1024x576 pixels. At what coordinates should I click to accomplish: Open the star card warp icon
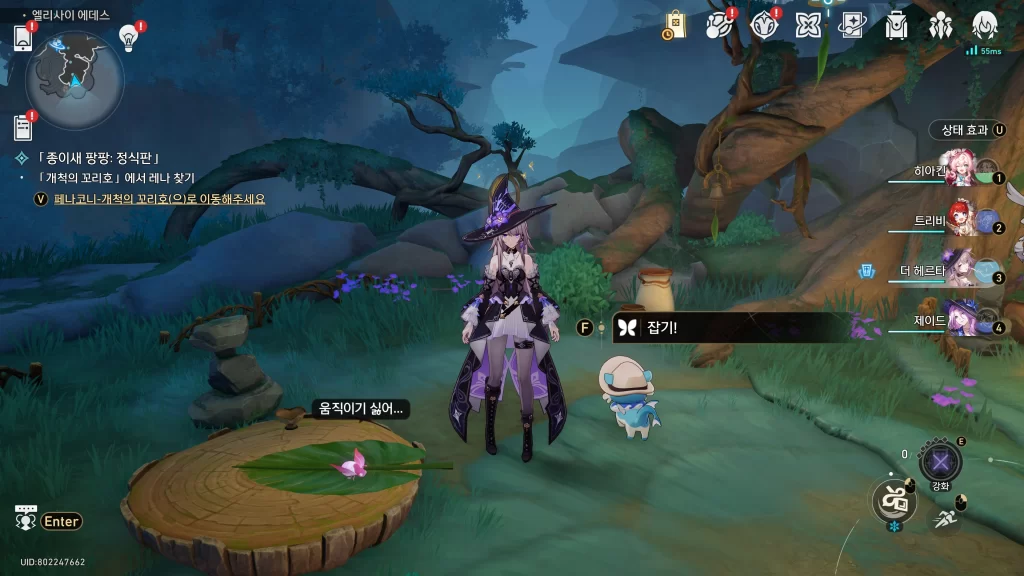[852, 25]
